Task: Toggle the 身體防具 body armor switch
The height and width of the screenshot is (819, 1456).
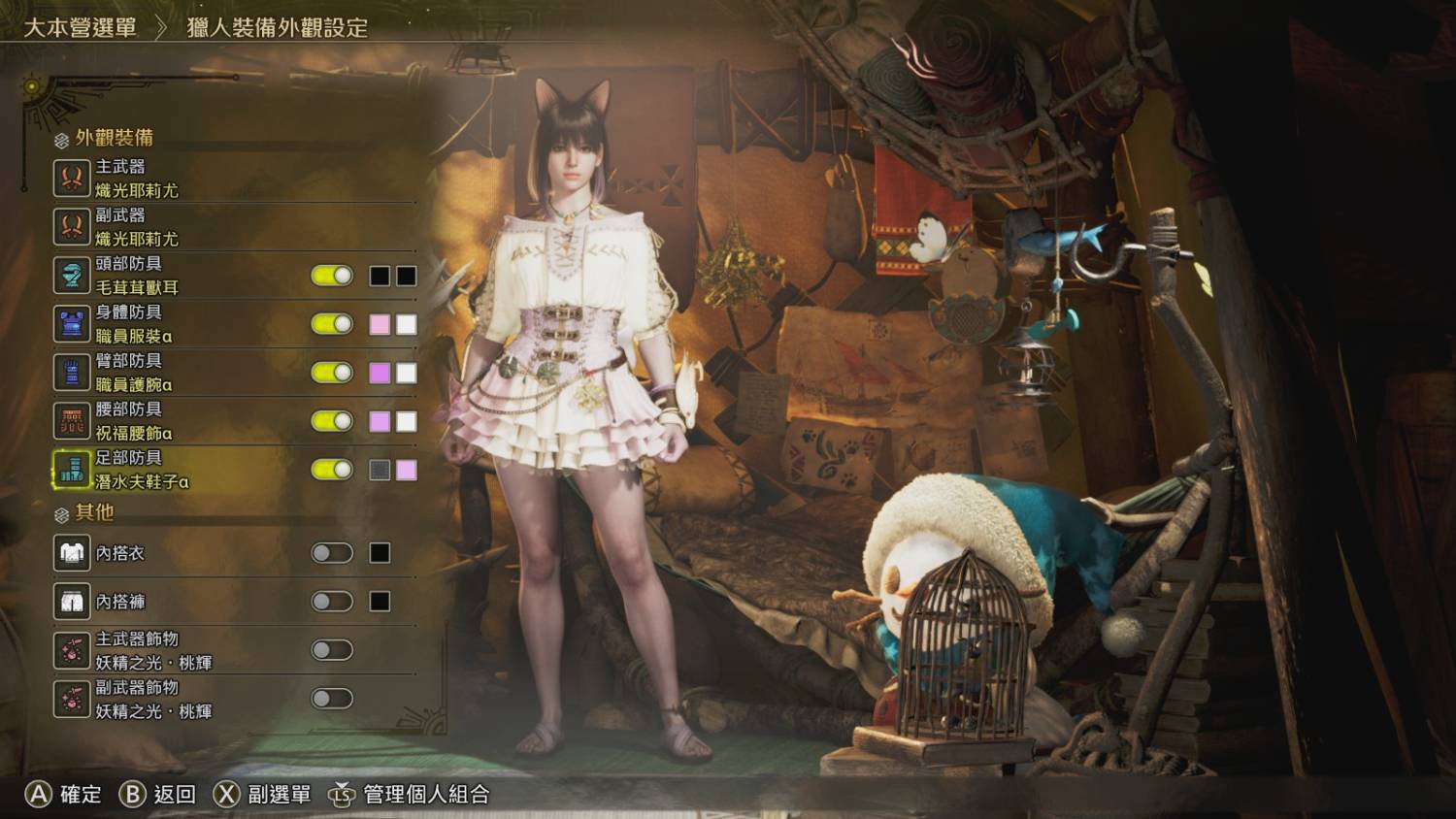Action: click(332, 324)
